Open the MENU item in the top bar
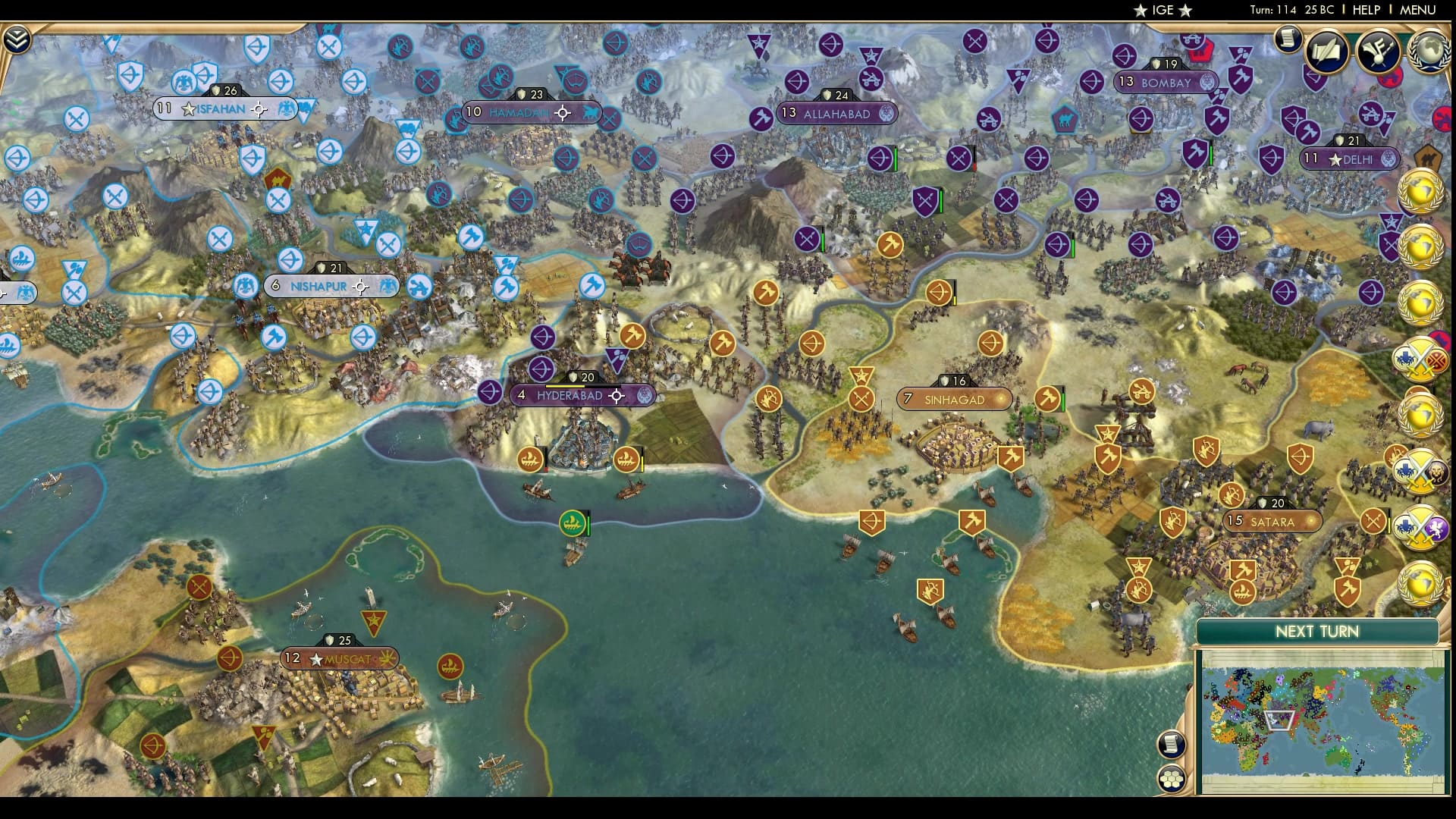Viewport: 1456px width, 819px height. coord(1417,10)
